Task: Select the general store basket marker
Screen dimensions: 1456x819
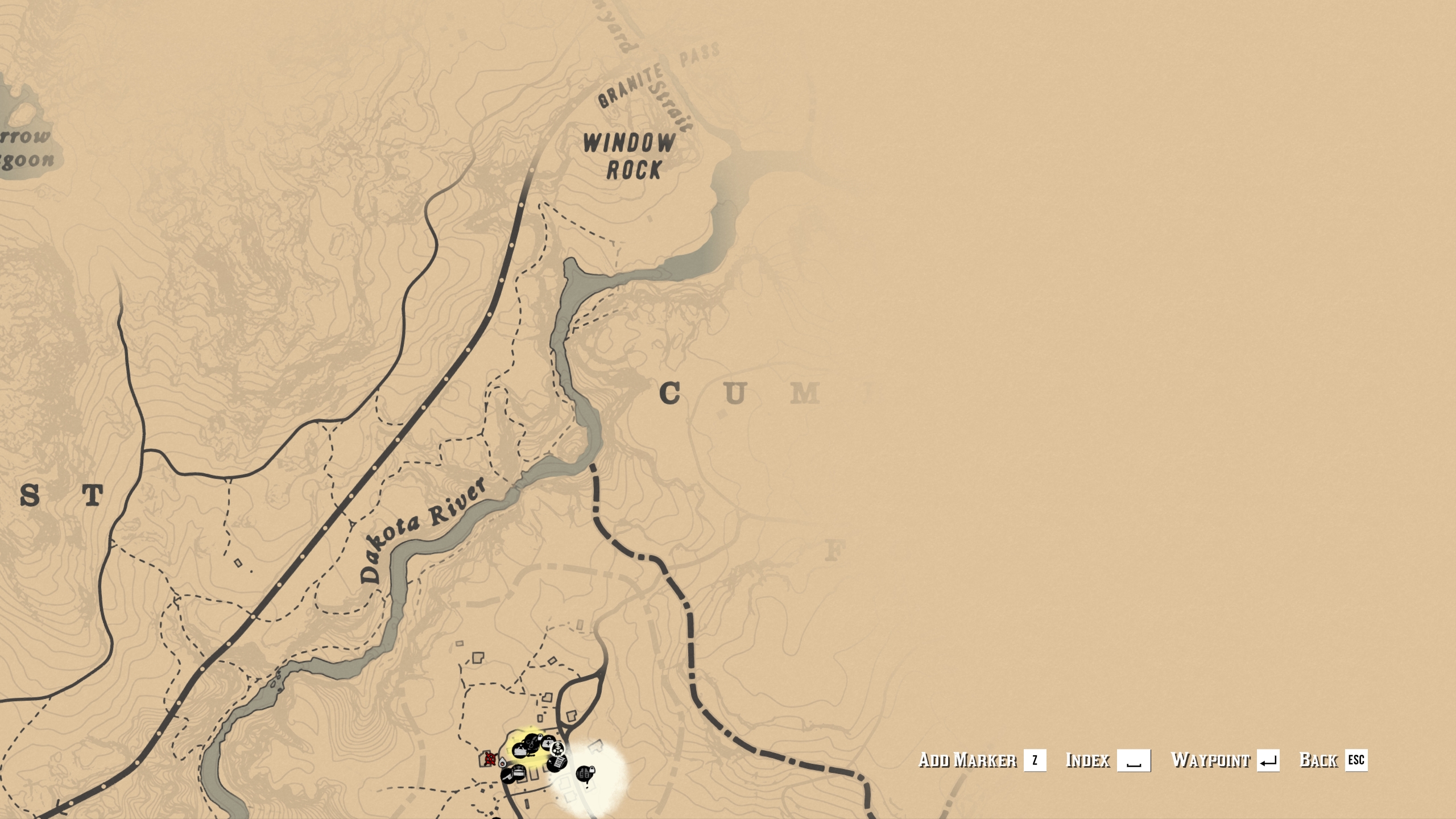Action: point(519,751)
